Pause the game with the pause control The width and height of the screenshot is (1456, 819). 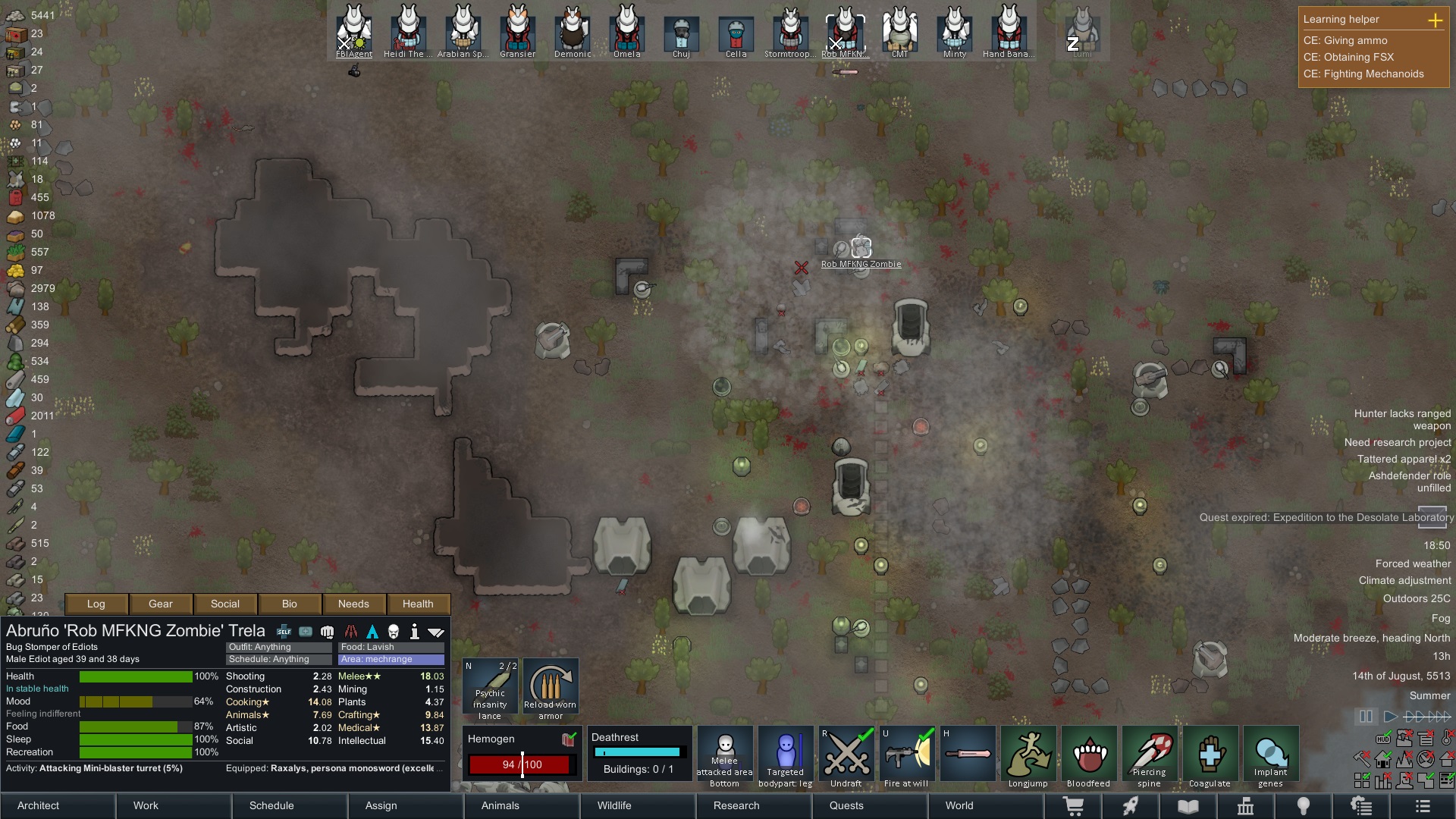point(1367,716)
